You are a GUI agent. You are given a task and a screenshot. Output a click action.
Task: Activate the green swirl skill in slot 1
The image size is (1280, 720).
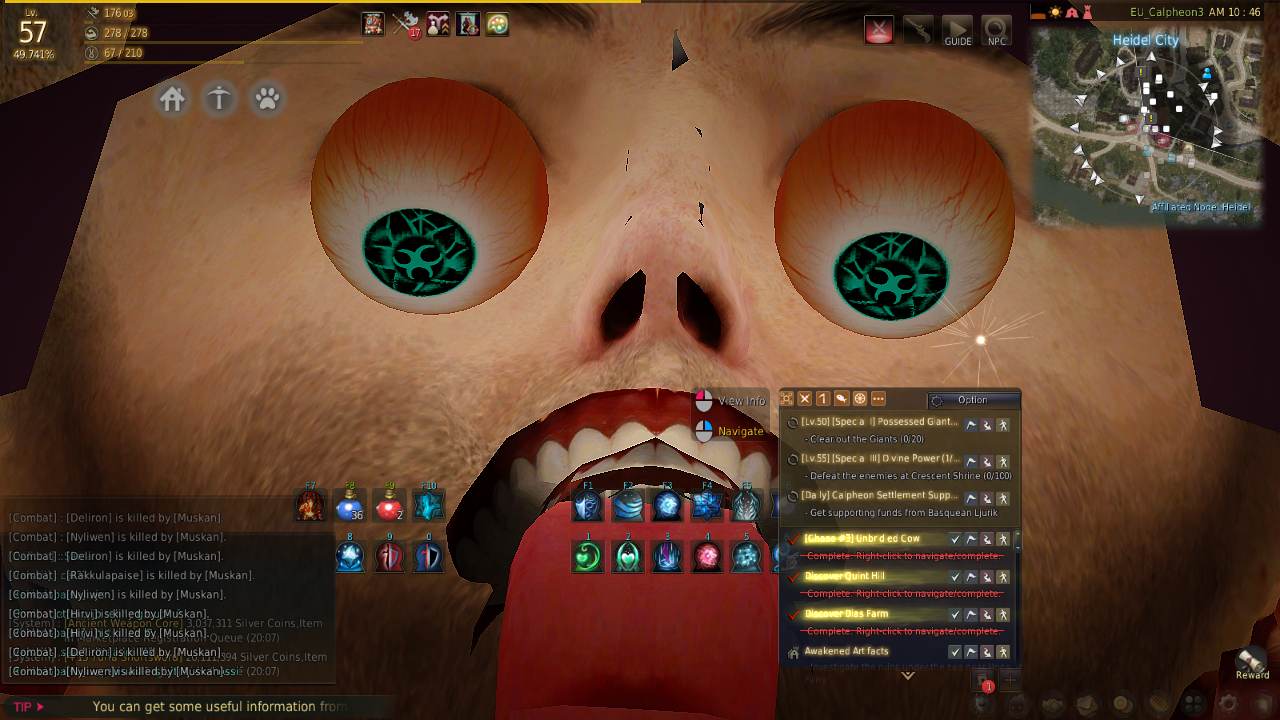tap(588, 556)
